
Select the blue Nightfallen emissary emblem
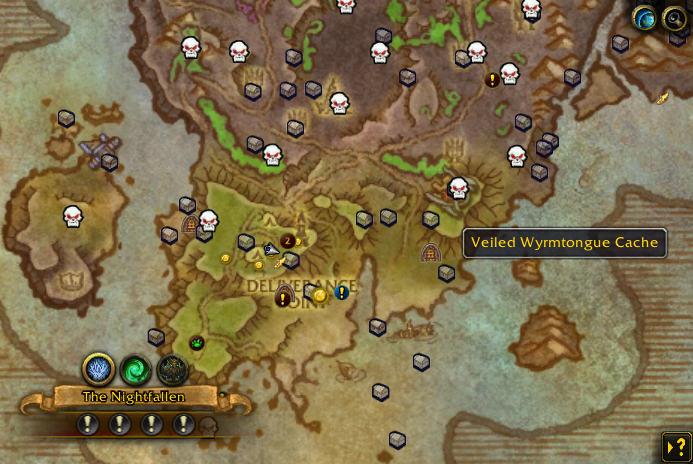[x=98, y=370]
